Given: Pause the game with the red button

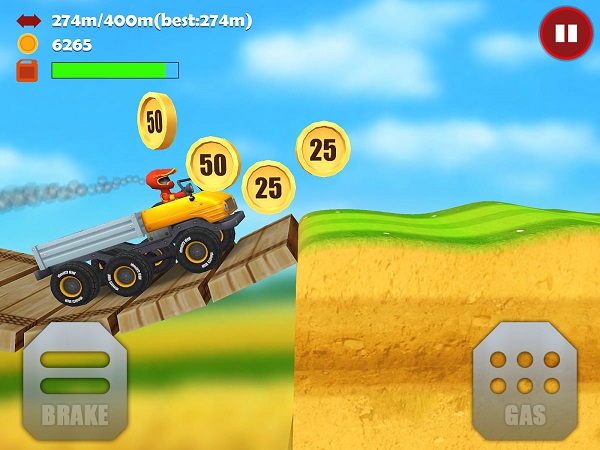Looking at the screenshot, I should coord(566,33).
